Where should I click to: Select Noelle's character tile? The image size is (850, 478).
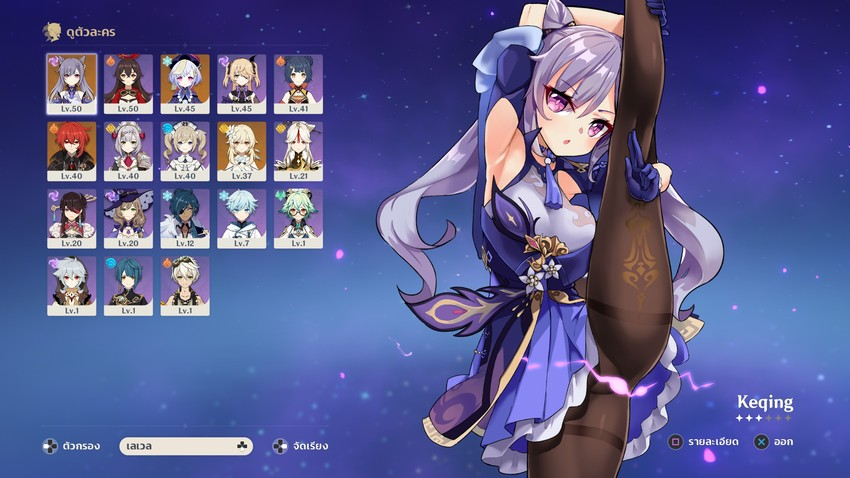click(128, 146)
